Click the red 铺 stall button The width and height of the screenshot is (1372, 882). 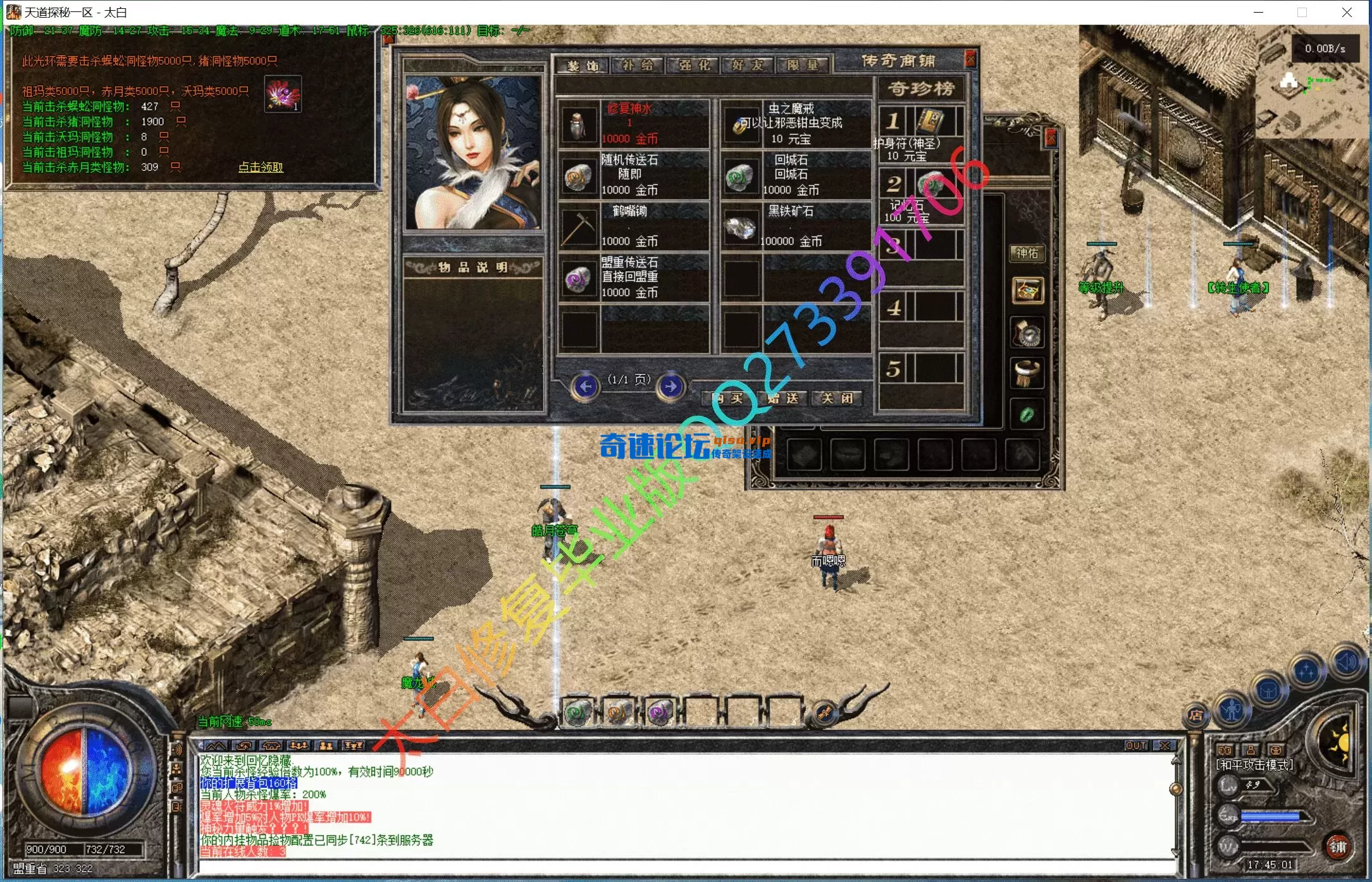pyautogui.click(x=1337, y=847)
